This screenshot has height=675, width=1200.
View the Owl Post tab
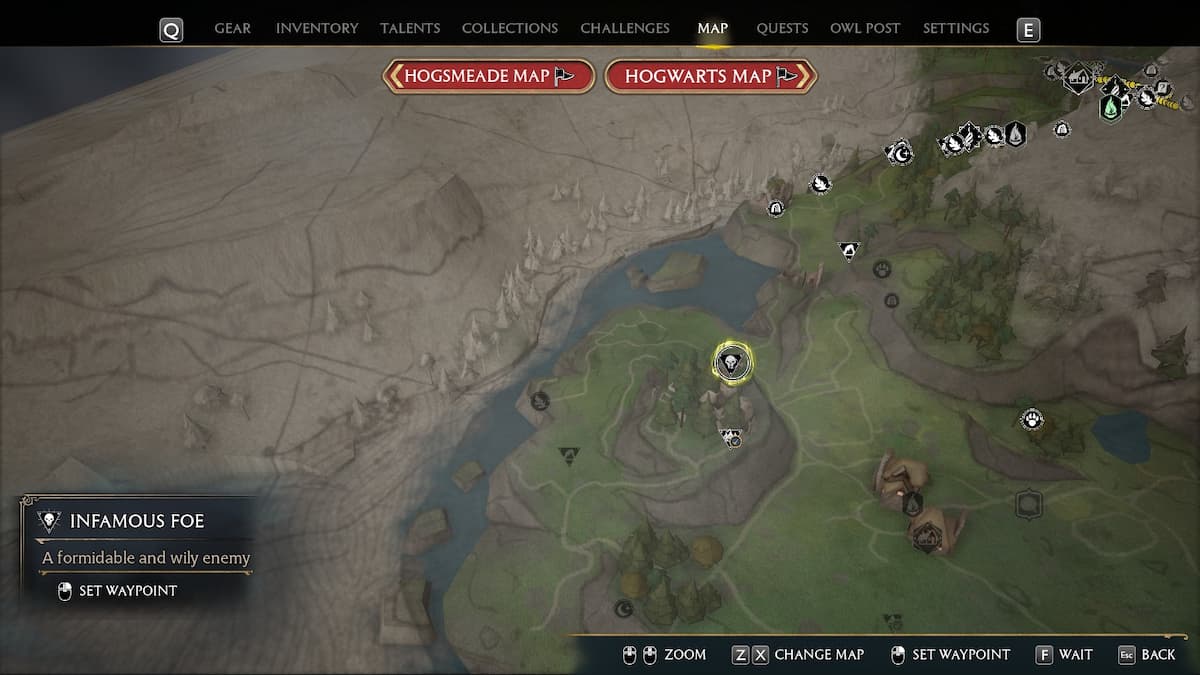coord(865,28)
